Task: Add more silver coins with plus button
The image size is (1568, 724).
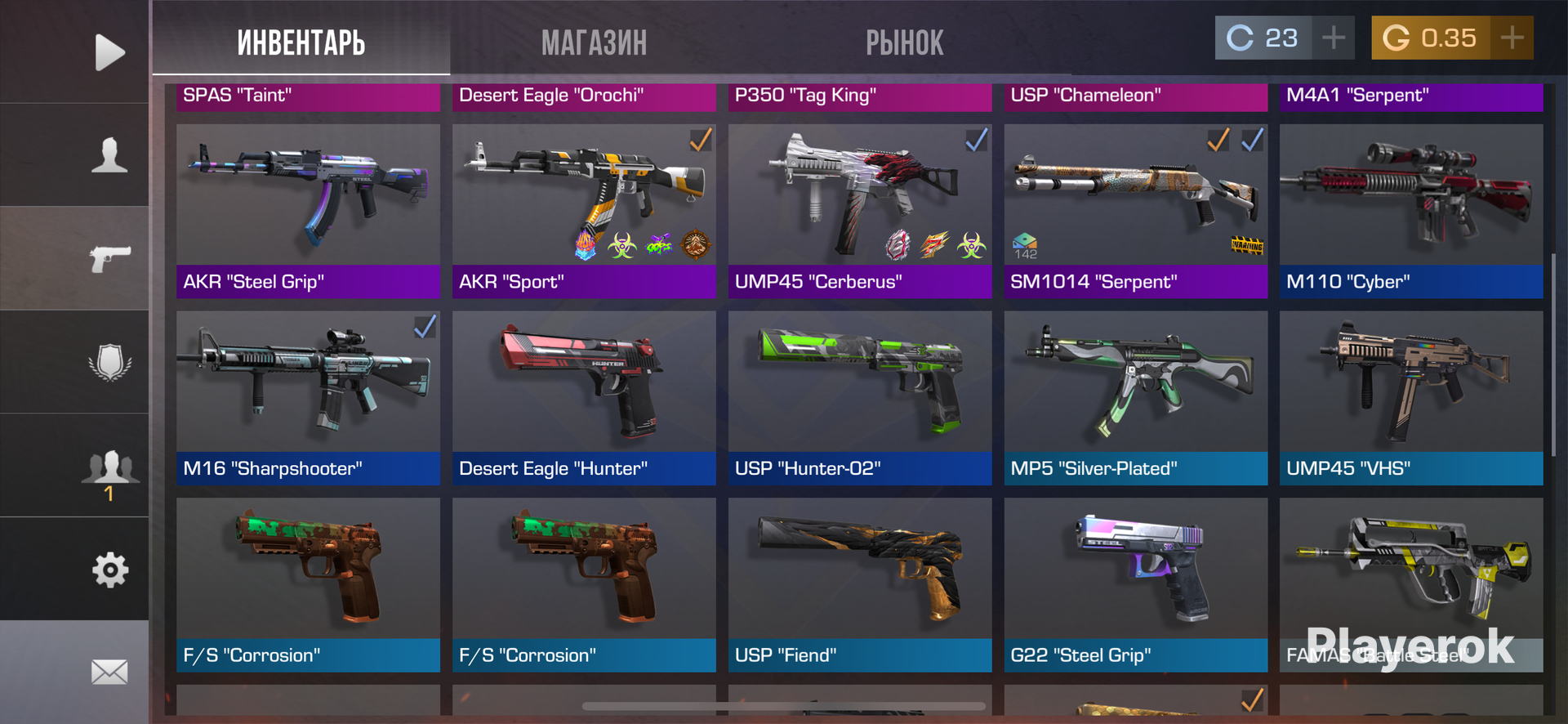Action: [1333, 38]
